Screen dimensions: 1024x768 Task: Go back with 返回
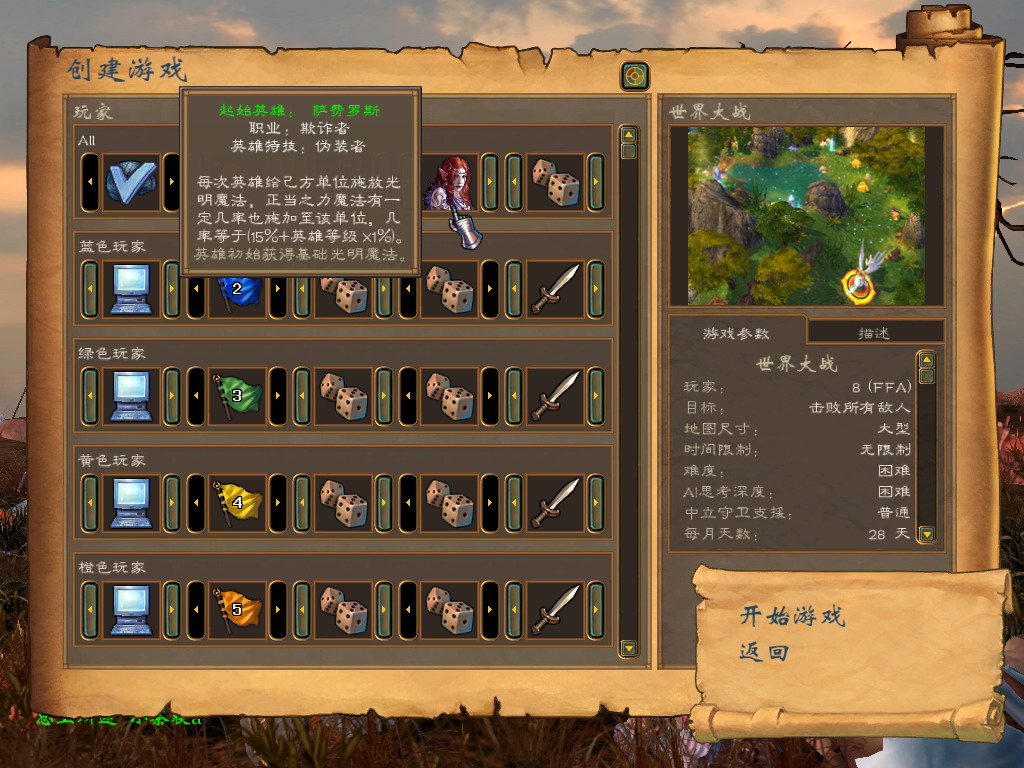pyautogui.click(x=764, y=652)
